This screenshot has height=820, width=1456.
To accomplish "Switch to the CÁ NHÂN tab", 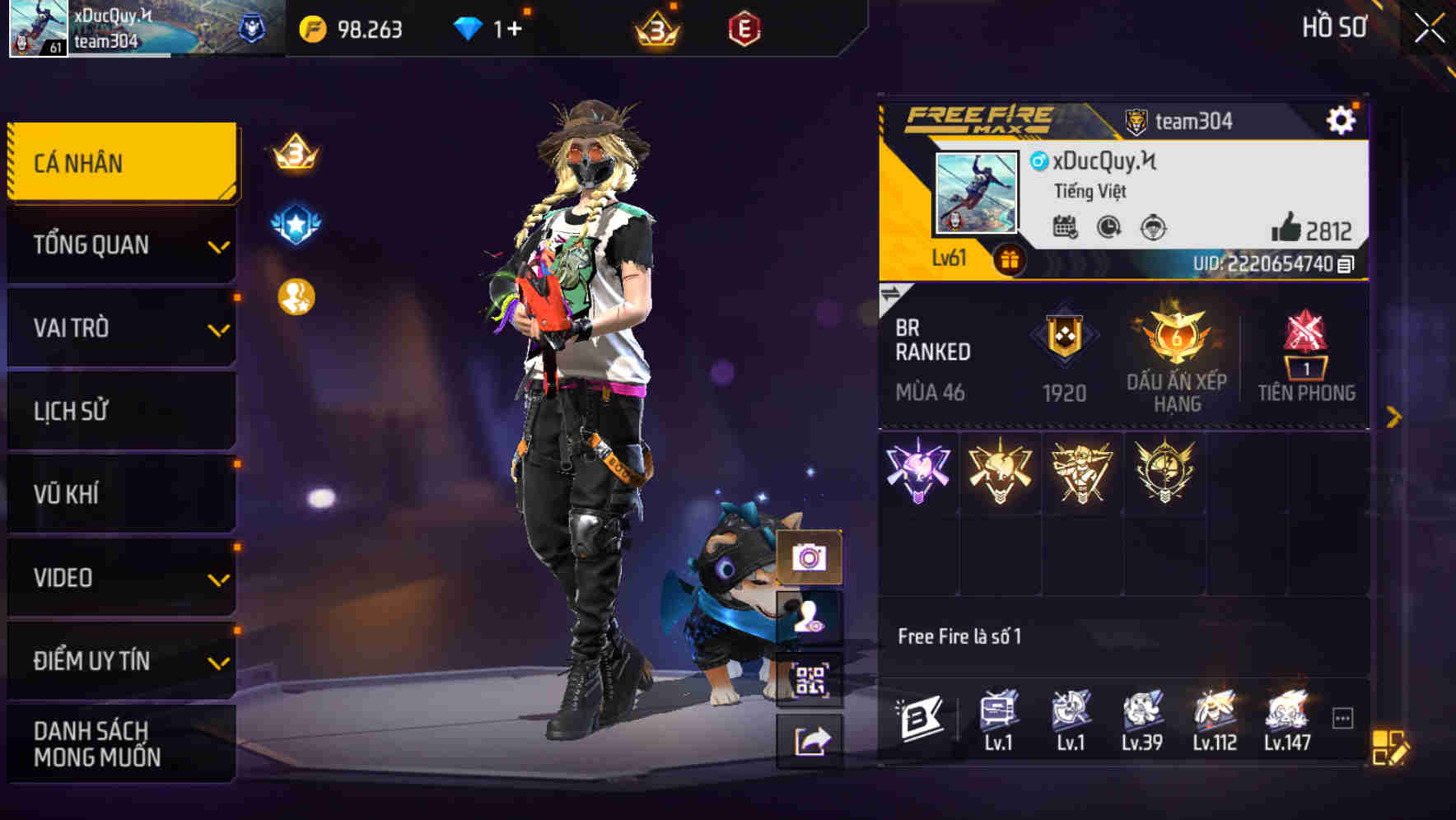I will click(120, 162).
